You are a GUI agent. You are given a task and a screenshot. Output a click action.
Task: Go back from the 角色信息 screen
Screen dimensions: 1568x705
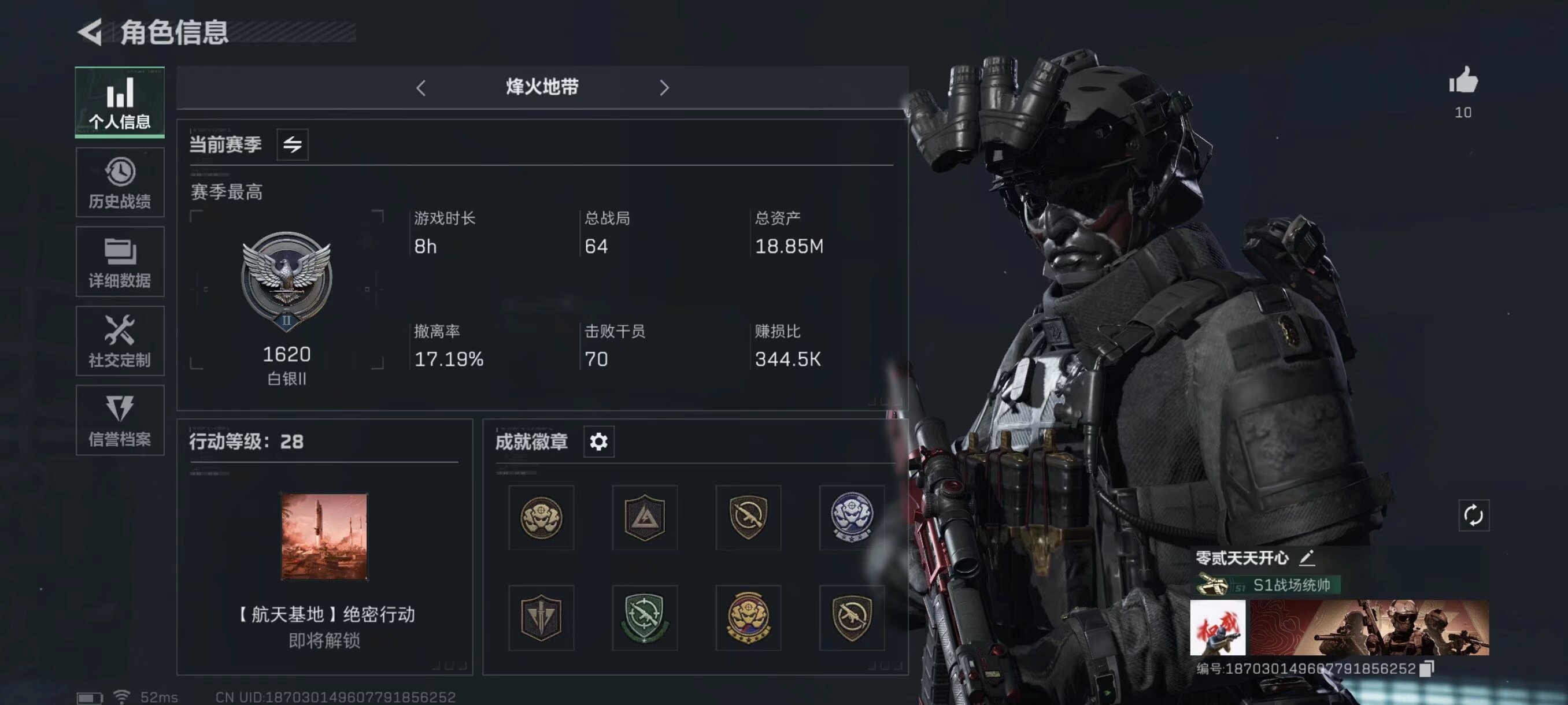click(x=90, y=32)
